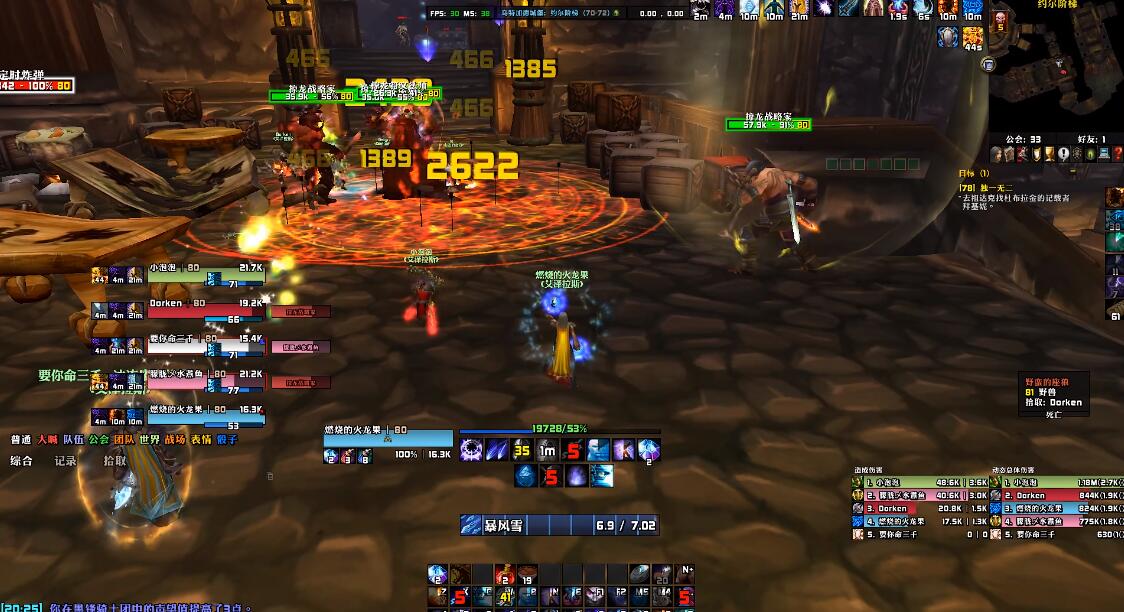1124x612 pixels.
Task: Activate the Blizzard ice shards ability icon
Action: coord(497,450)
